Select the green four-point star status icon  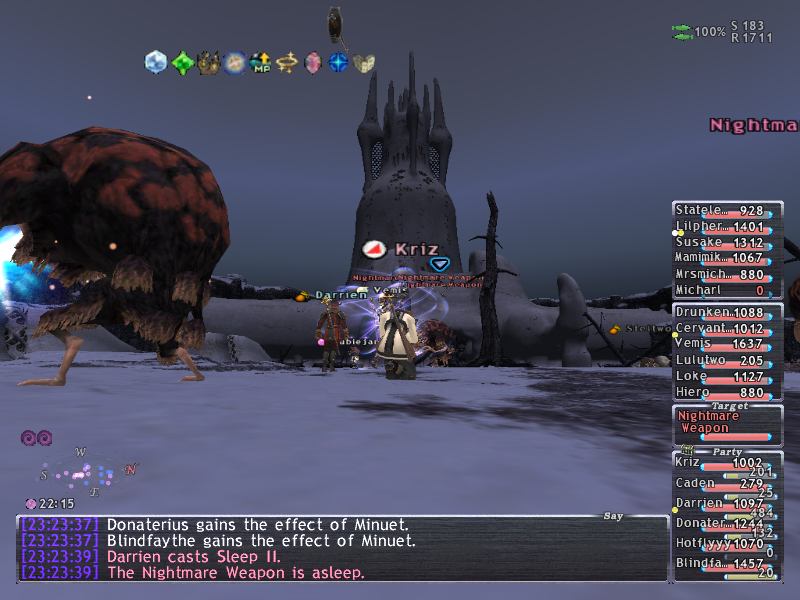pyautogui.click(x=182, y=63)
